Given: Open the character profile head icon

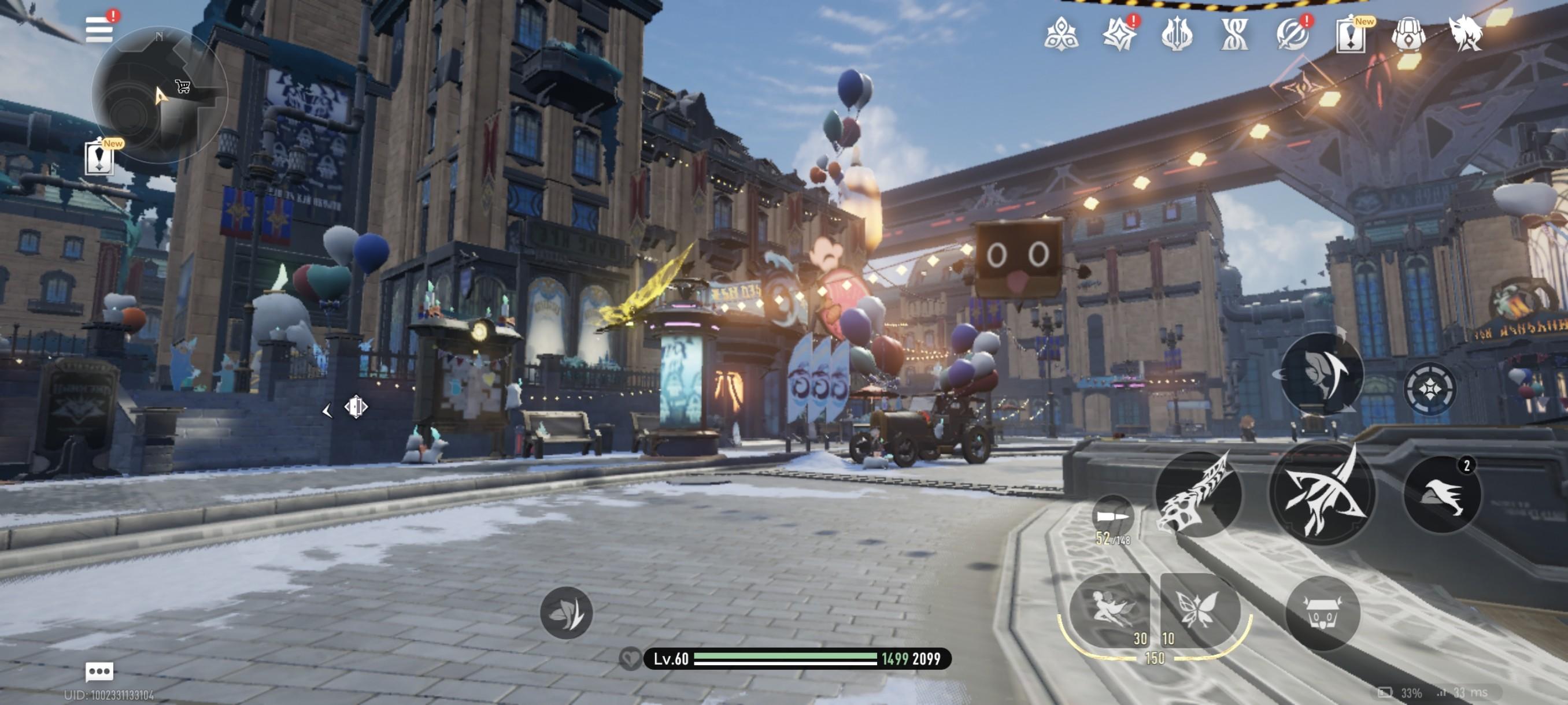Looking at the screenshot, I should [x=1466, y=34].
